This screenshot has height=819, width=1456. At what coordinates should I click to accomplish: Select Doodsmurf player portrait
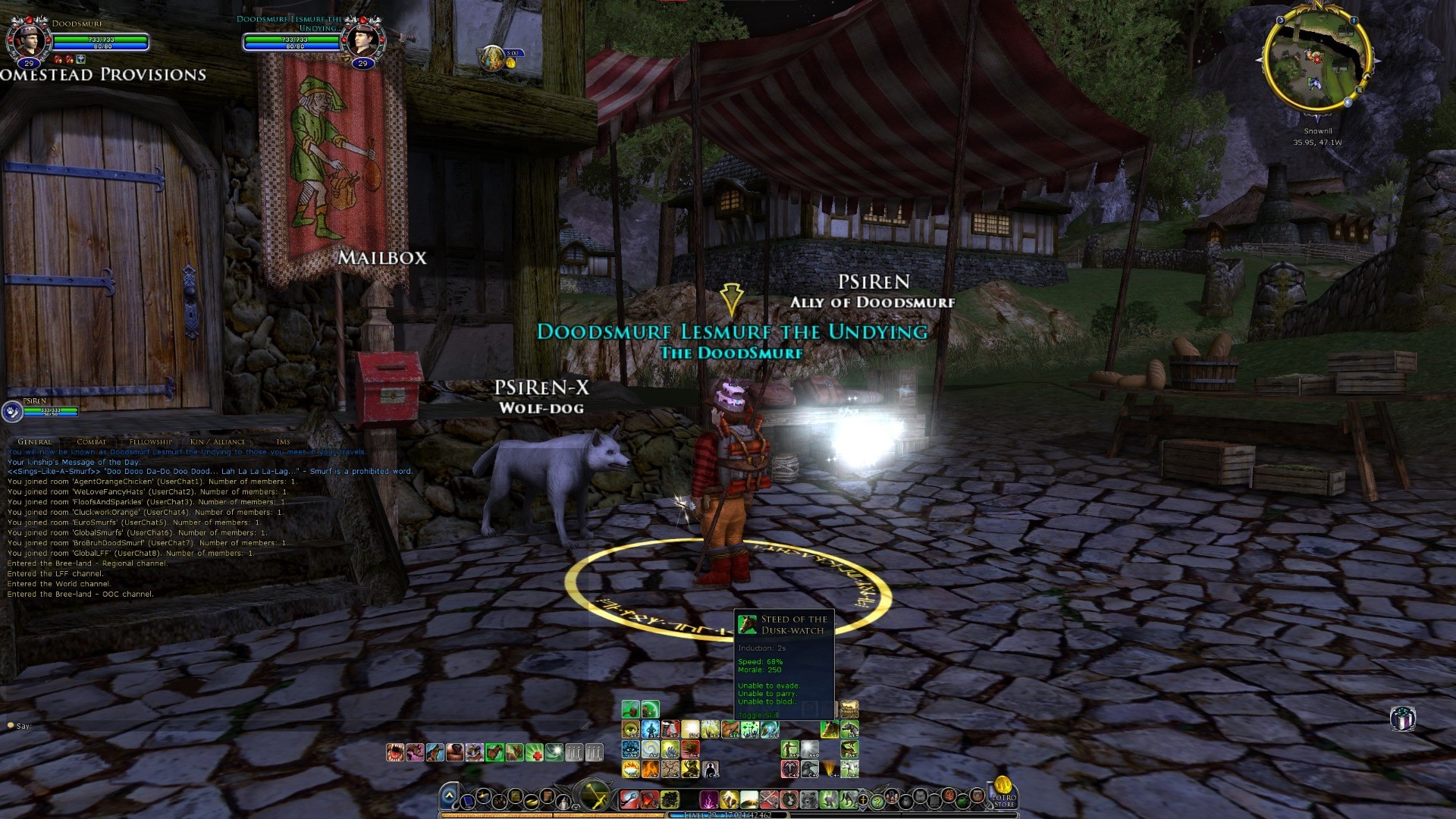click(x=28, y=39)
